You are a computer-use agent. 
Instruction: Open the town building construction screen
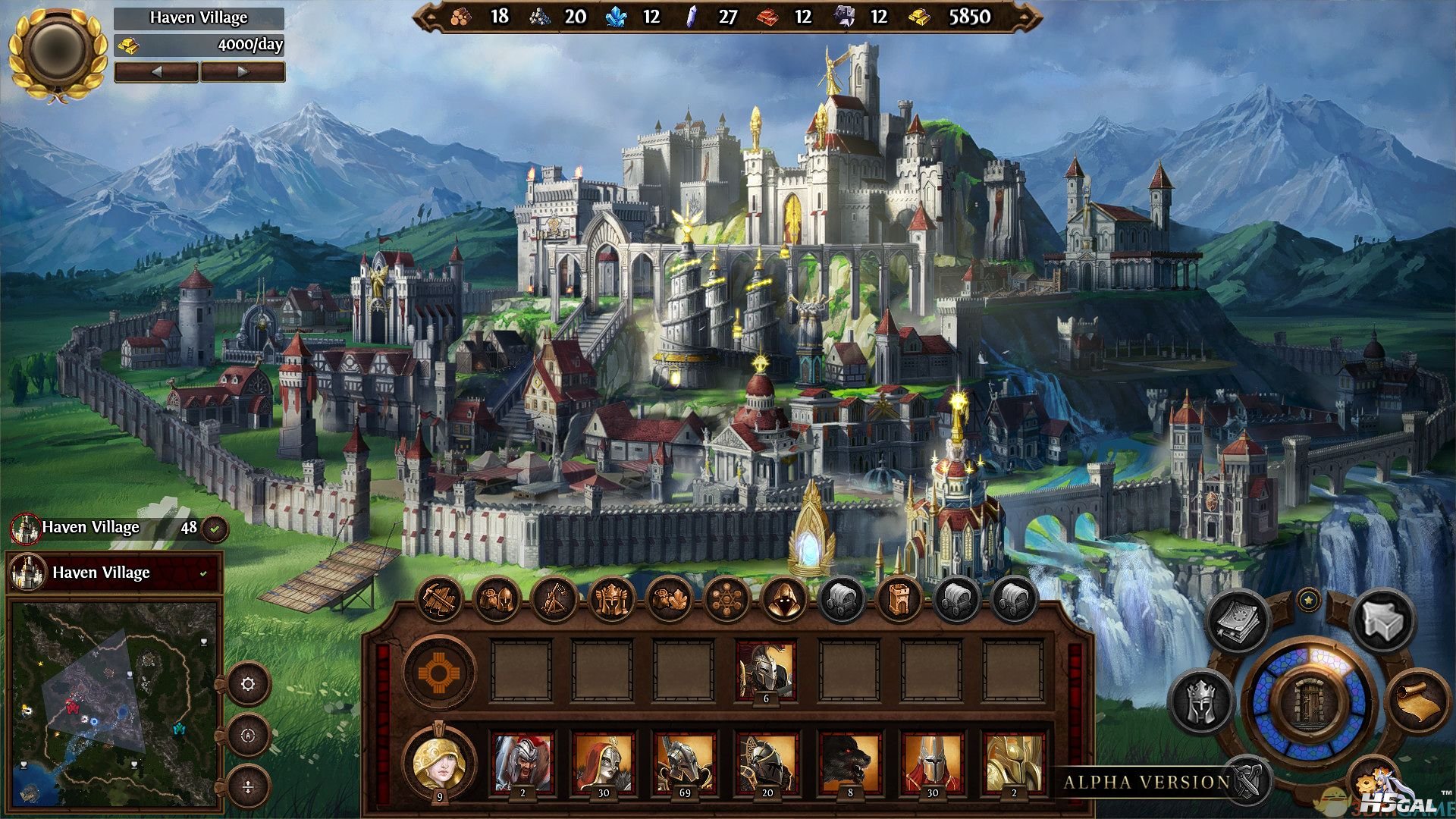pos(439,600)
